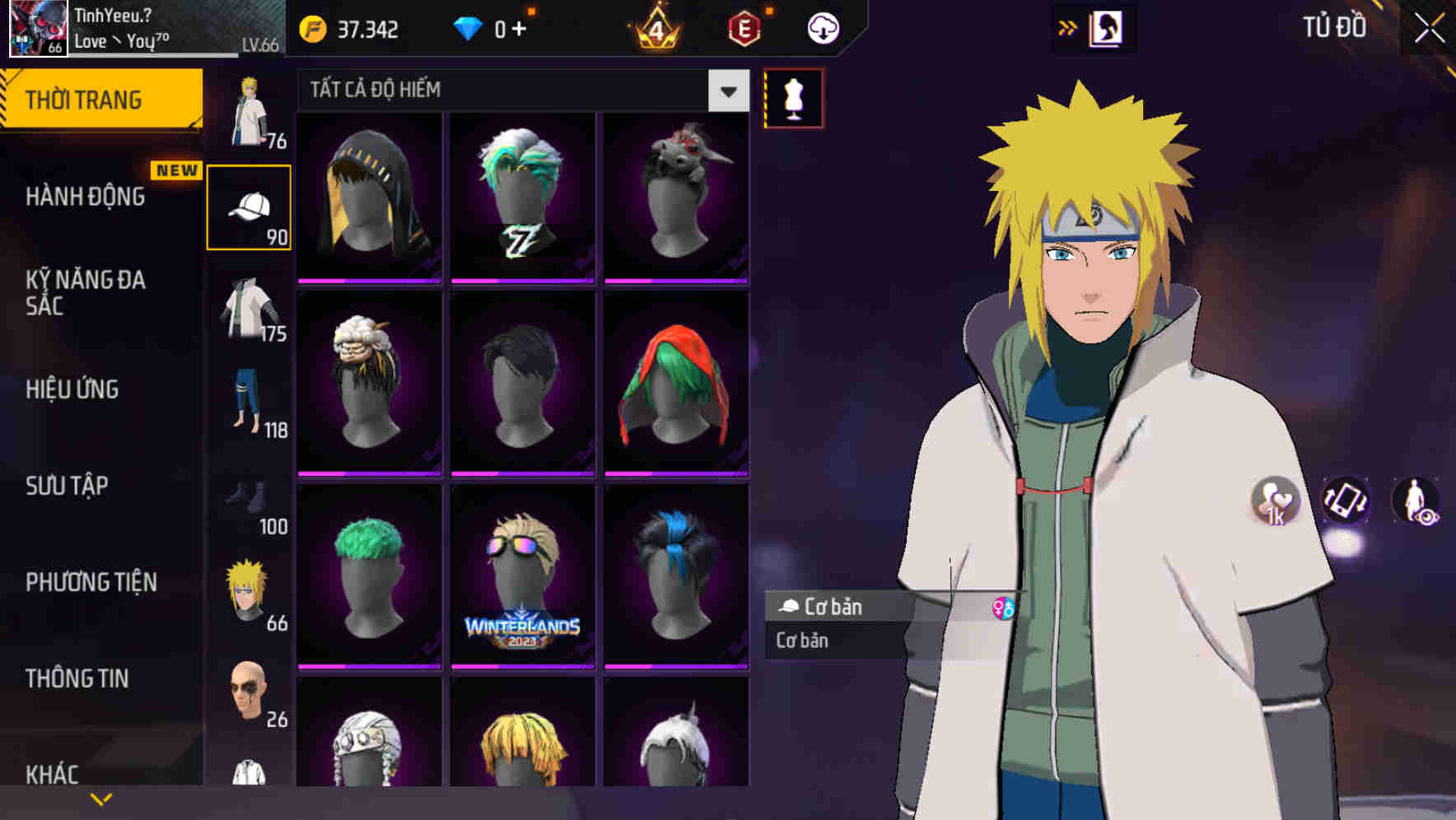
Task: Select the Winterlands 2023 hairstyle thumbnail
Action: [521, 576]
